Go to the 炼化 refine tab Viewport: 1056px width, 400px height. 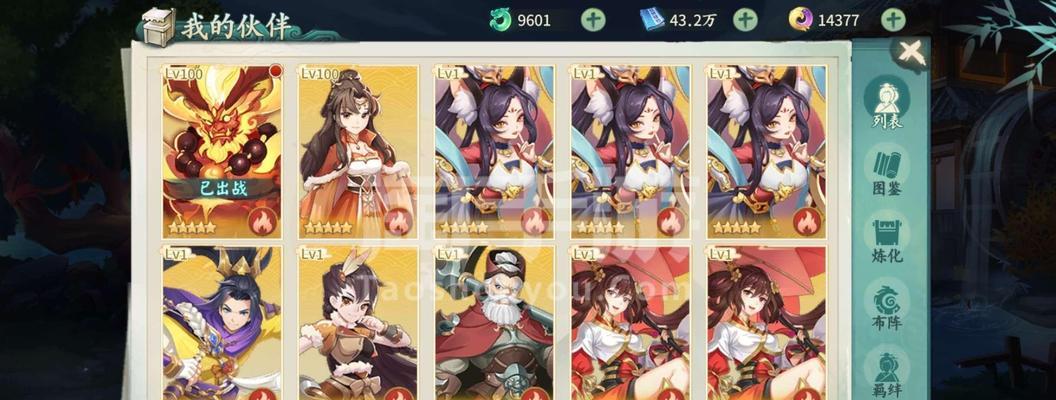(887, 242)
